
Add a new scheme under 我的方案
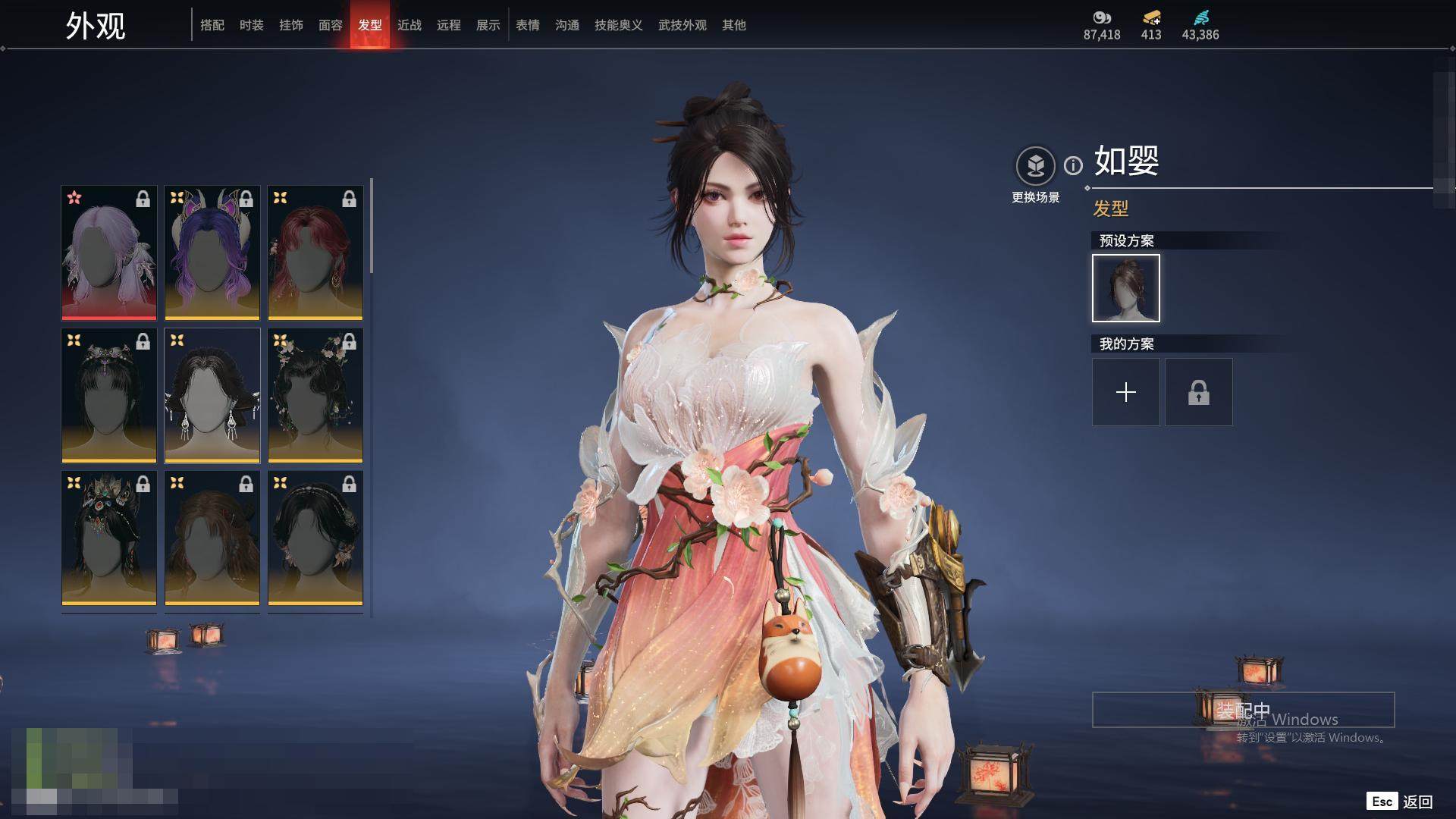[1126, 392]
